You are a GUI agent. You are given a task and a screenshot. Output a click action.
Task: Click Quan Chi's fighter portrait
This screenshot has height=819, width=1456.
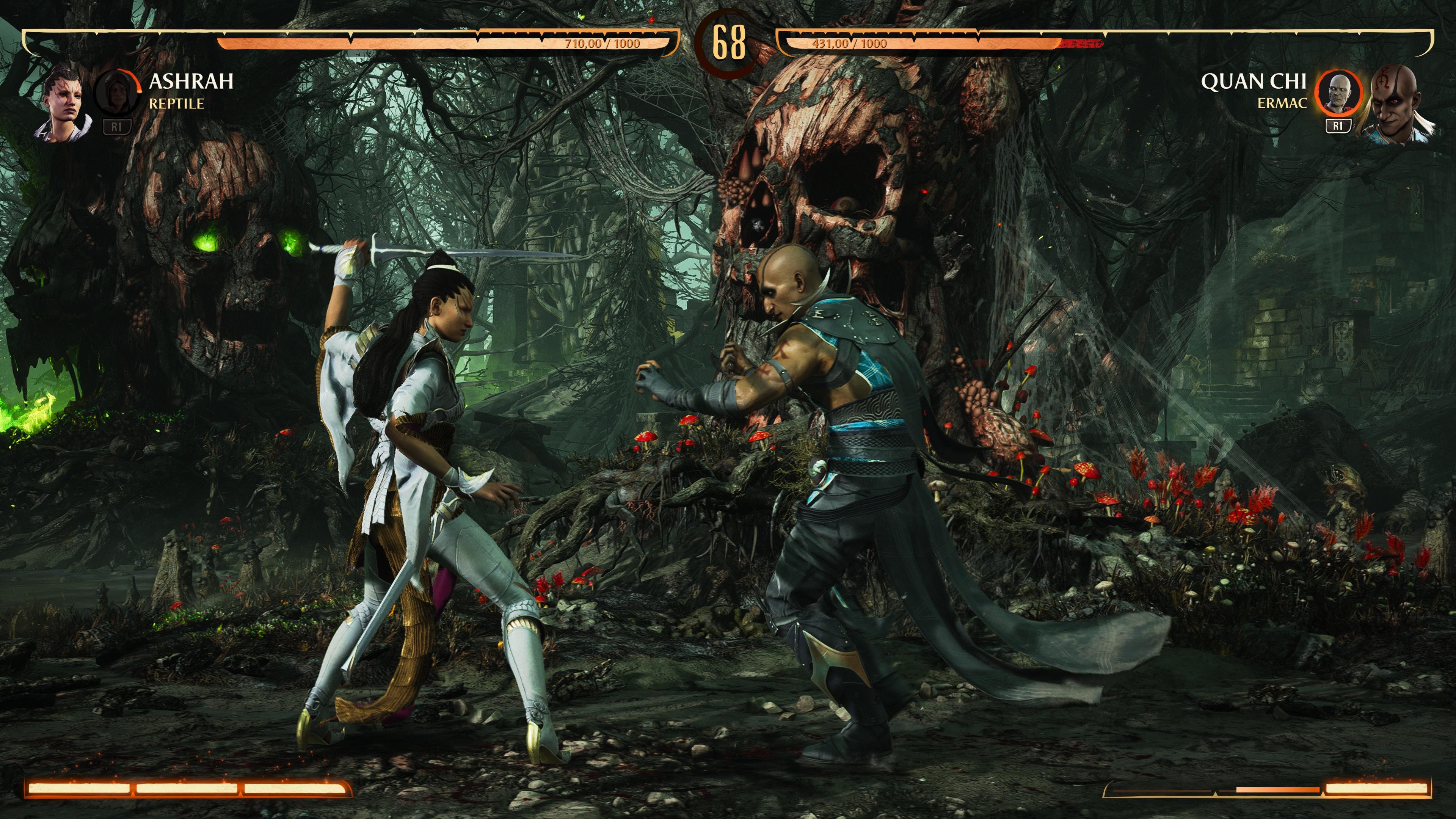click(1397, 105)
